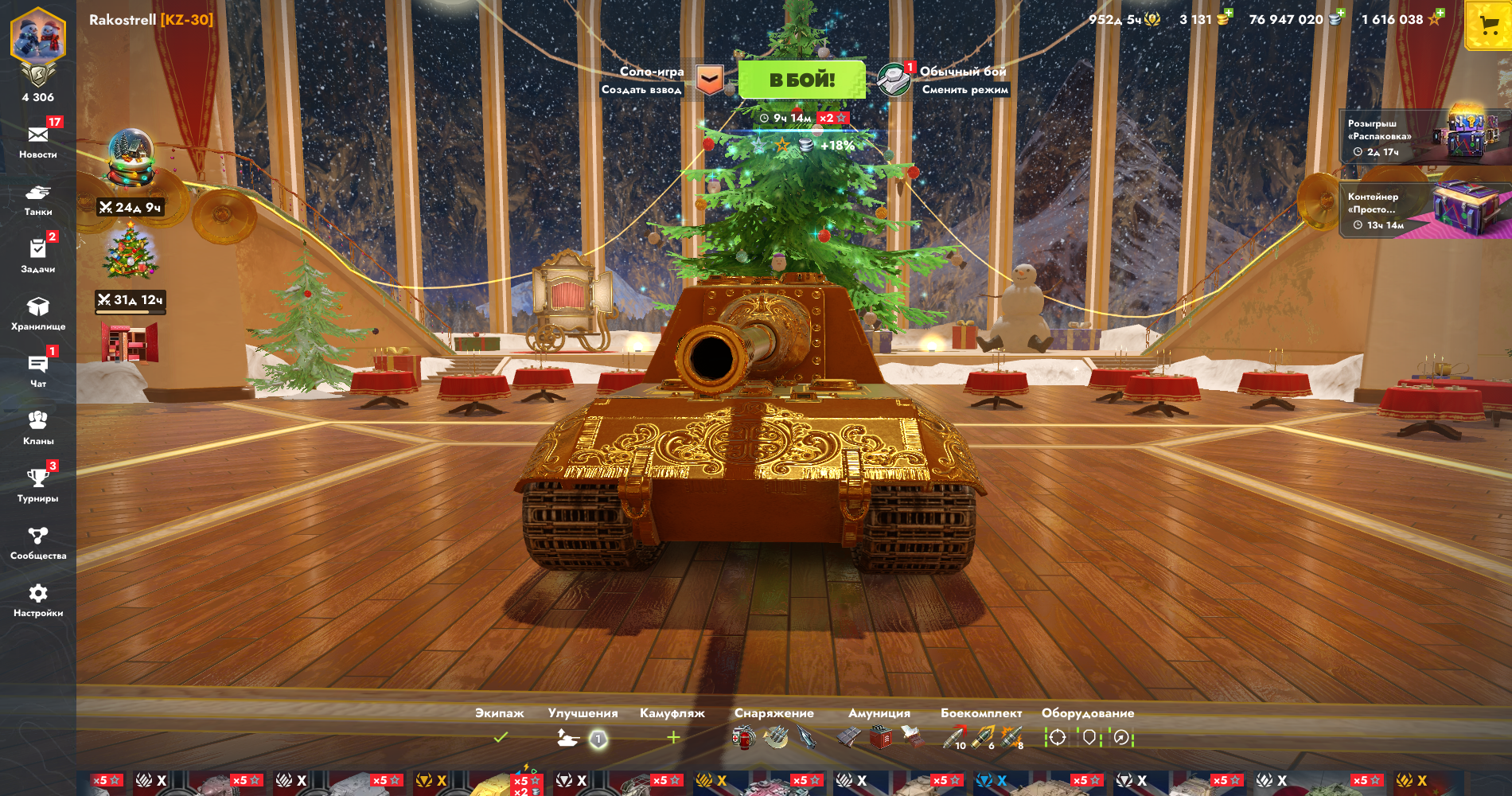Open the player profile avatar

tap(38, 38)
